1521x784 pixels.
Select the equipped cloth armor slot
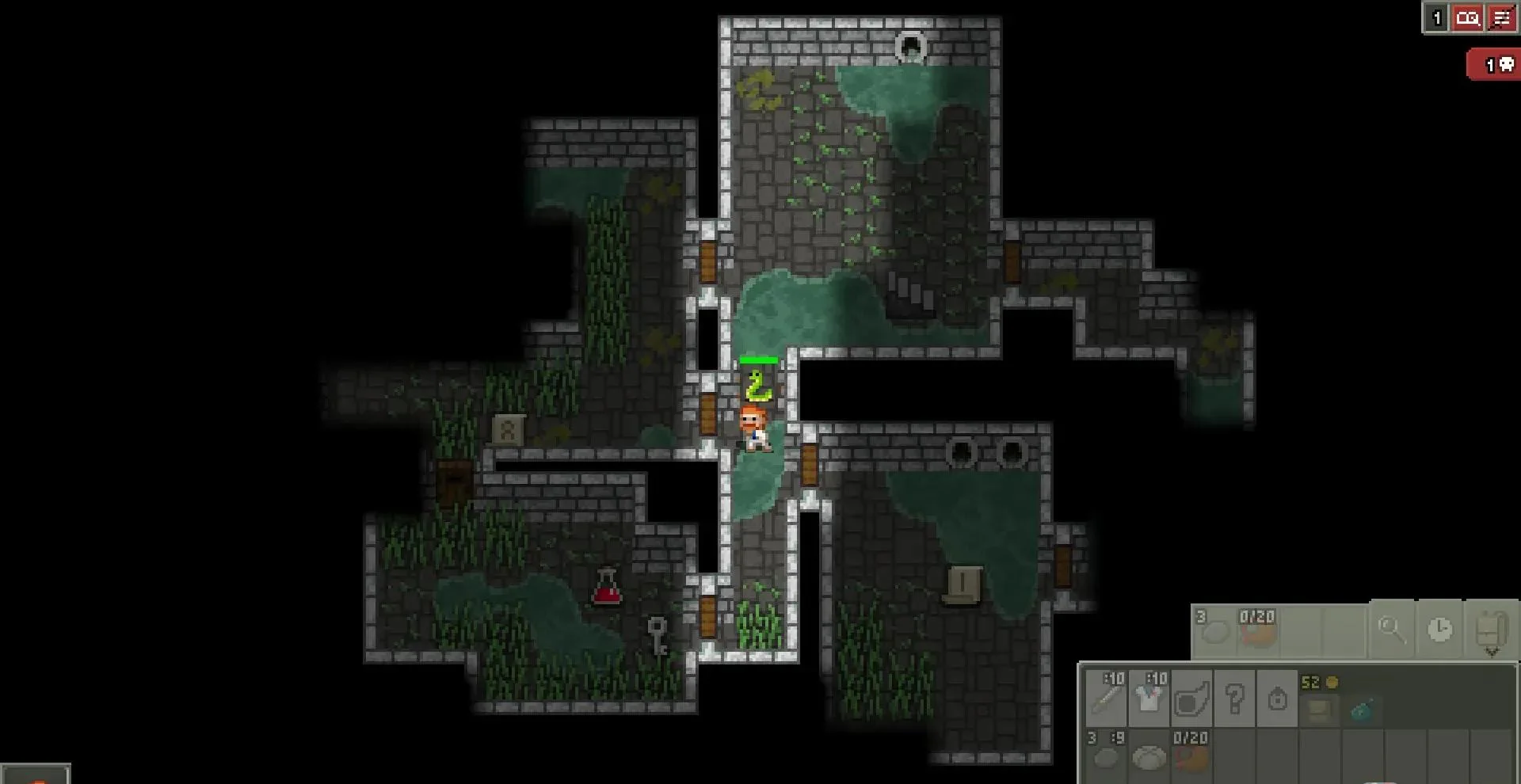tap(1149, 698)
